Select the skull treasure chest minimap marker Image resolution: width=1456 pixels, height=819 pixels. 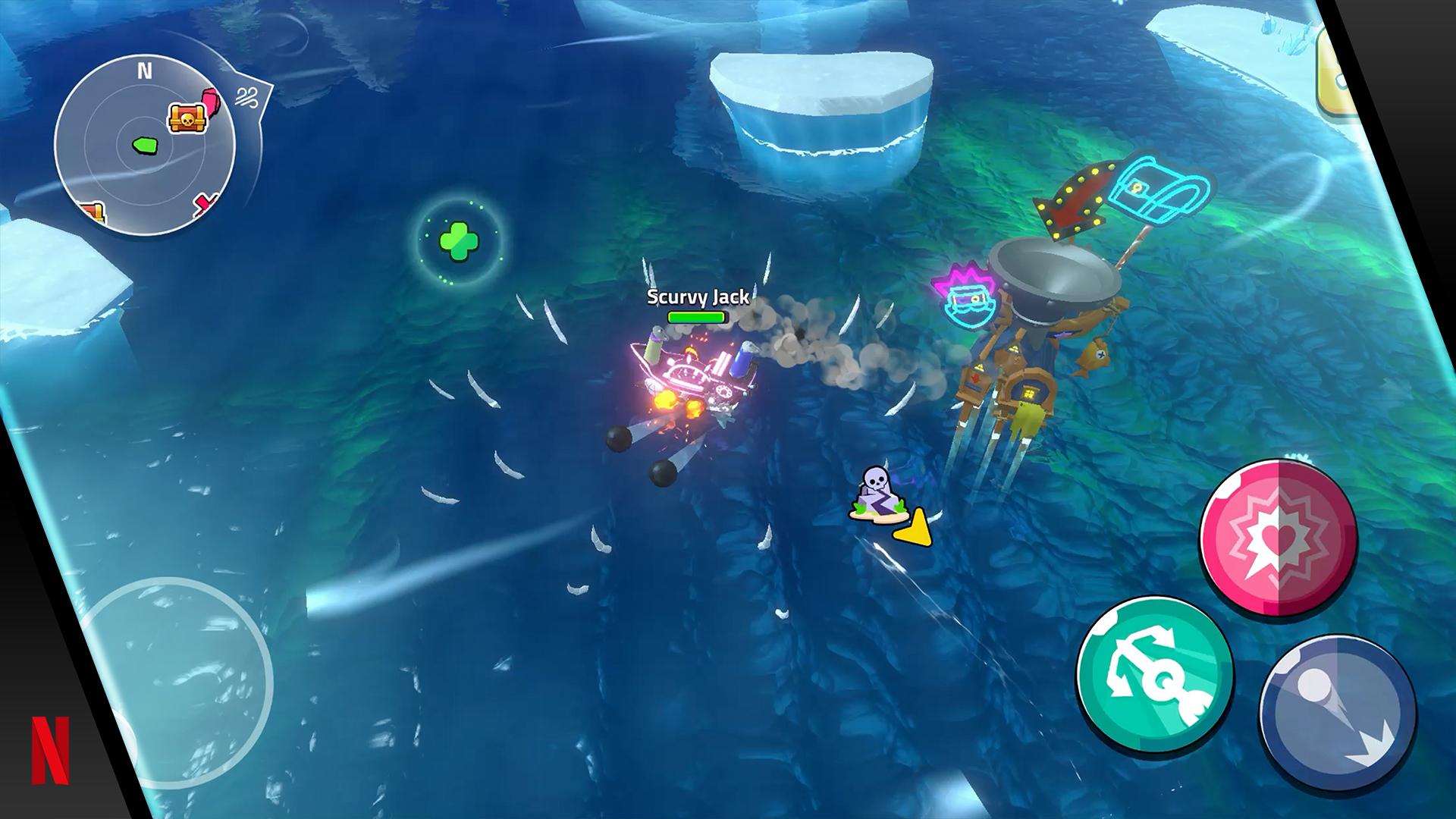pos(184,119)
